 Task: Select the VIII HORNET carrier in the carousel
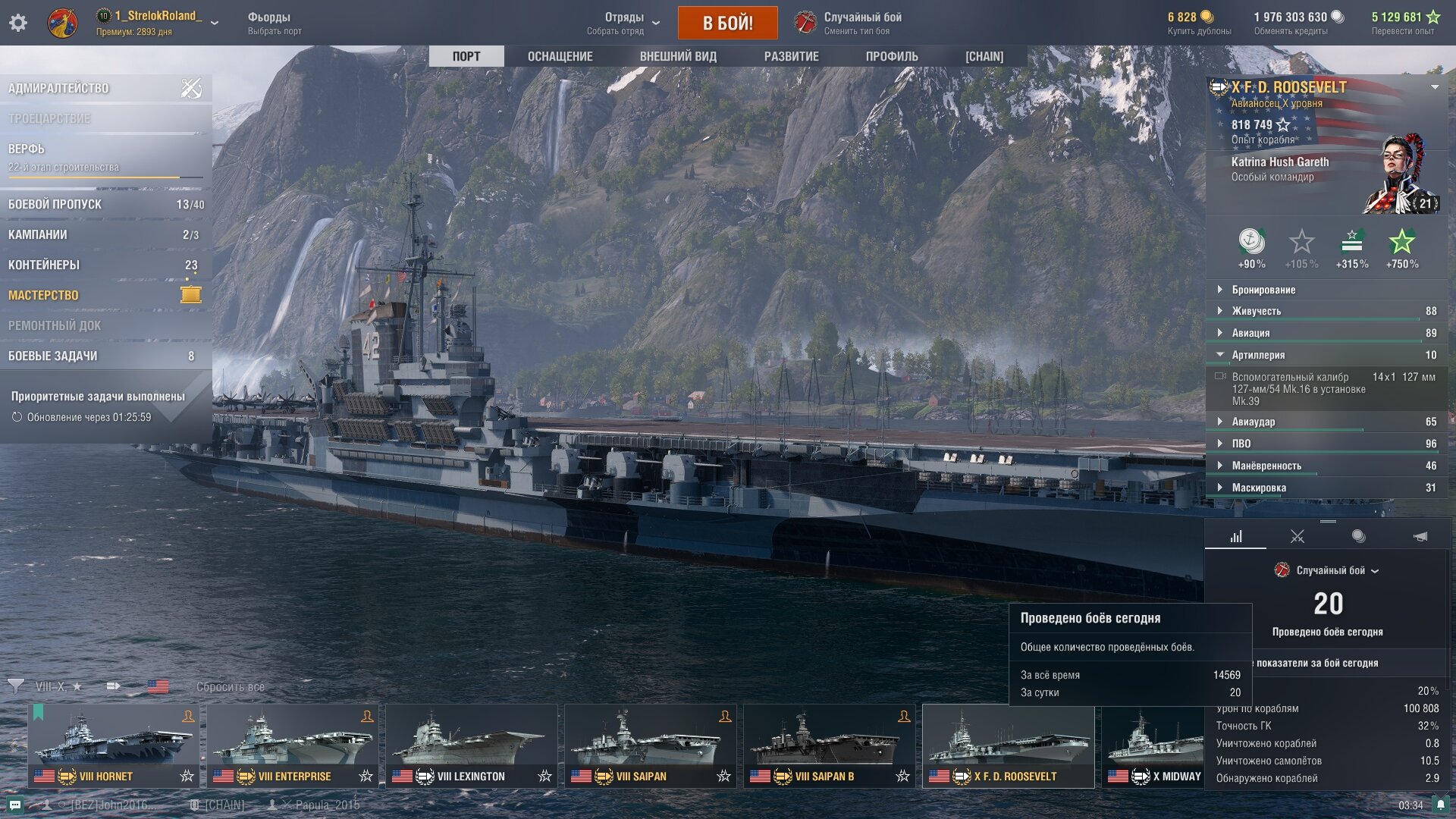coord(114,746)
